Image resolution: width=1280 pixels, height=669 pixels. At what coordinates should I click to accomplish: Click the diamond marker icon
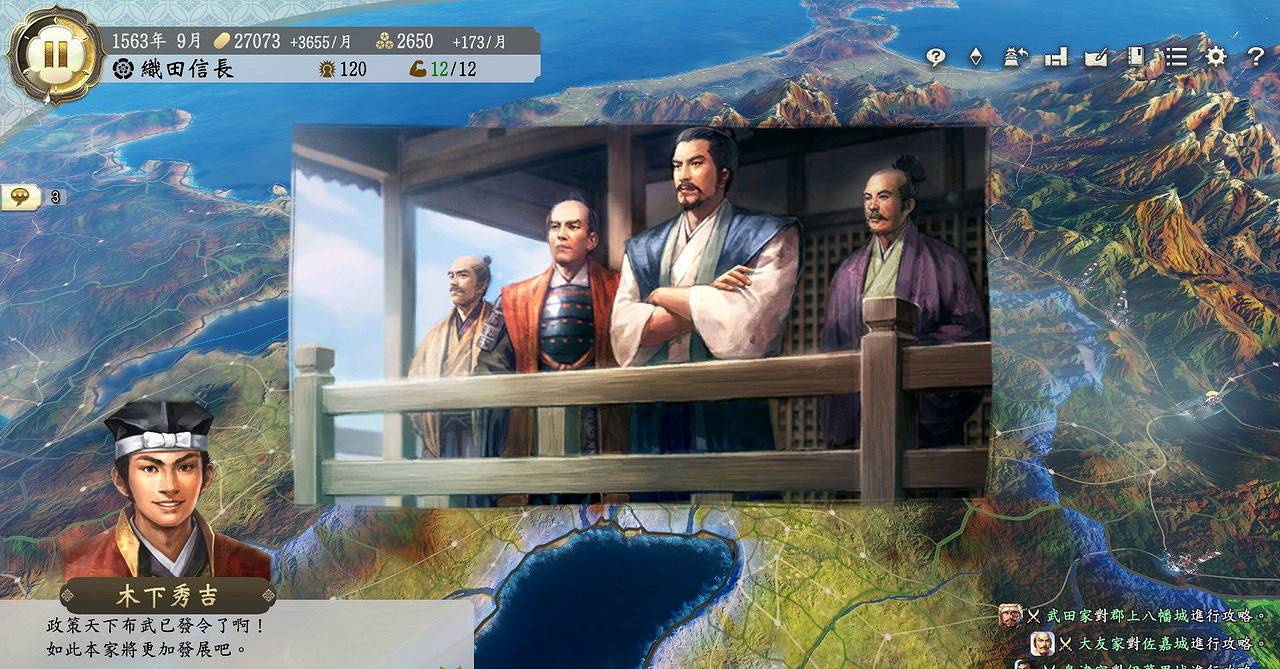pos(976,57)
